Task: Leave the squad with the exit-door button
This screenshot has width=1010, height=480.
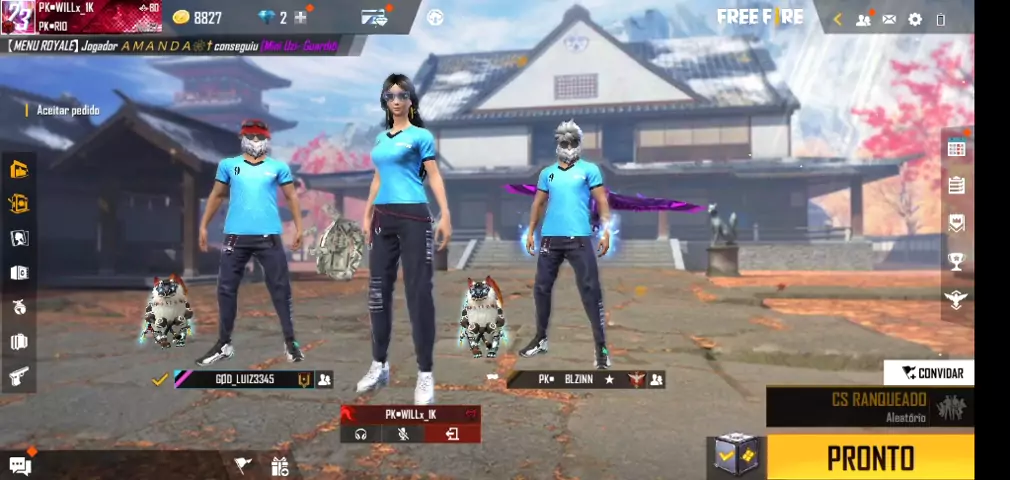Action: pyautogui.click(x=453, y=434)
